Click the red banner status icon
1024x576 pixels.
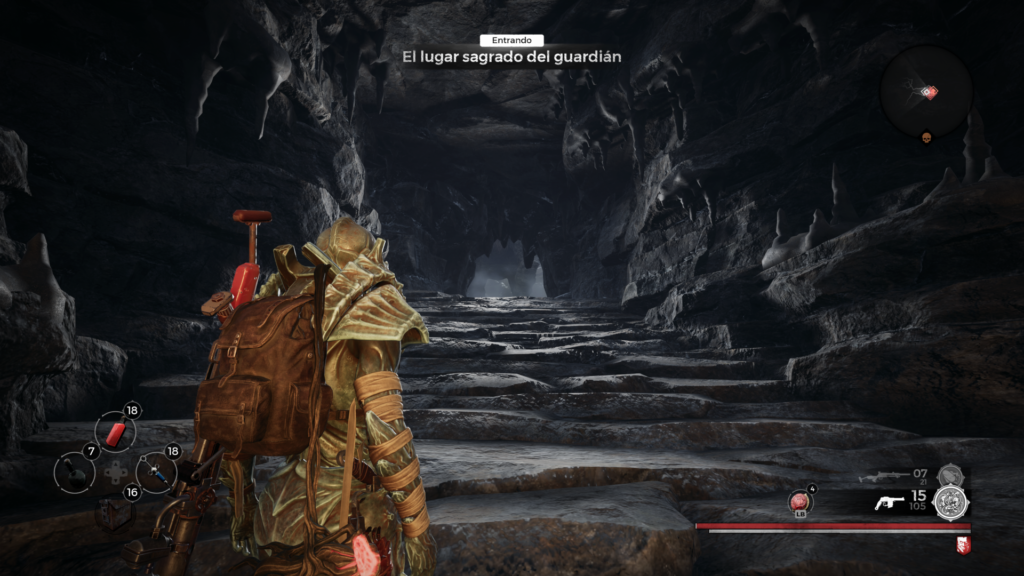(x=963, y=544)
